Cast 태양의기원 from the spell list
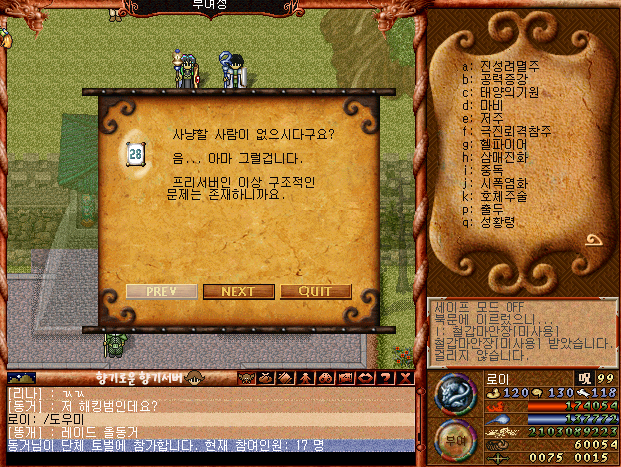Screen dimensions: 621x467 coord(505,92)
